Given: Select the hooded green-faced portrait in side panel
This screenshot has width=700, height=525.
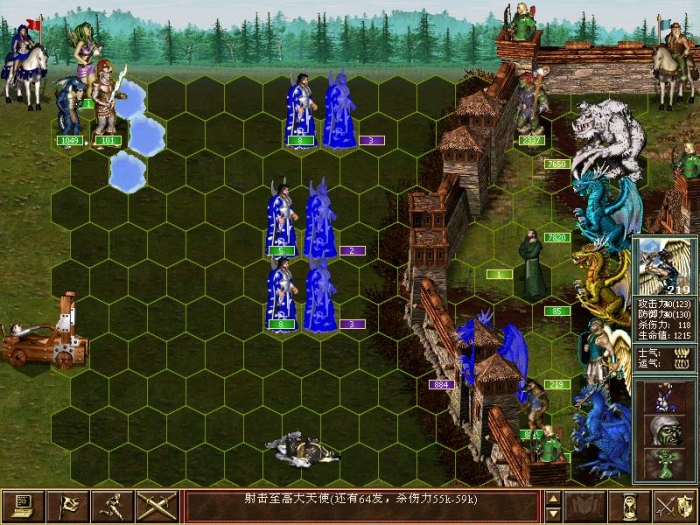Looking at the screenshot, I should [x=664, y=430].
